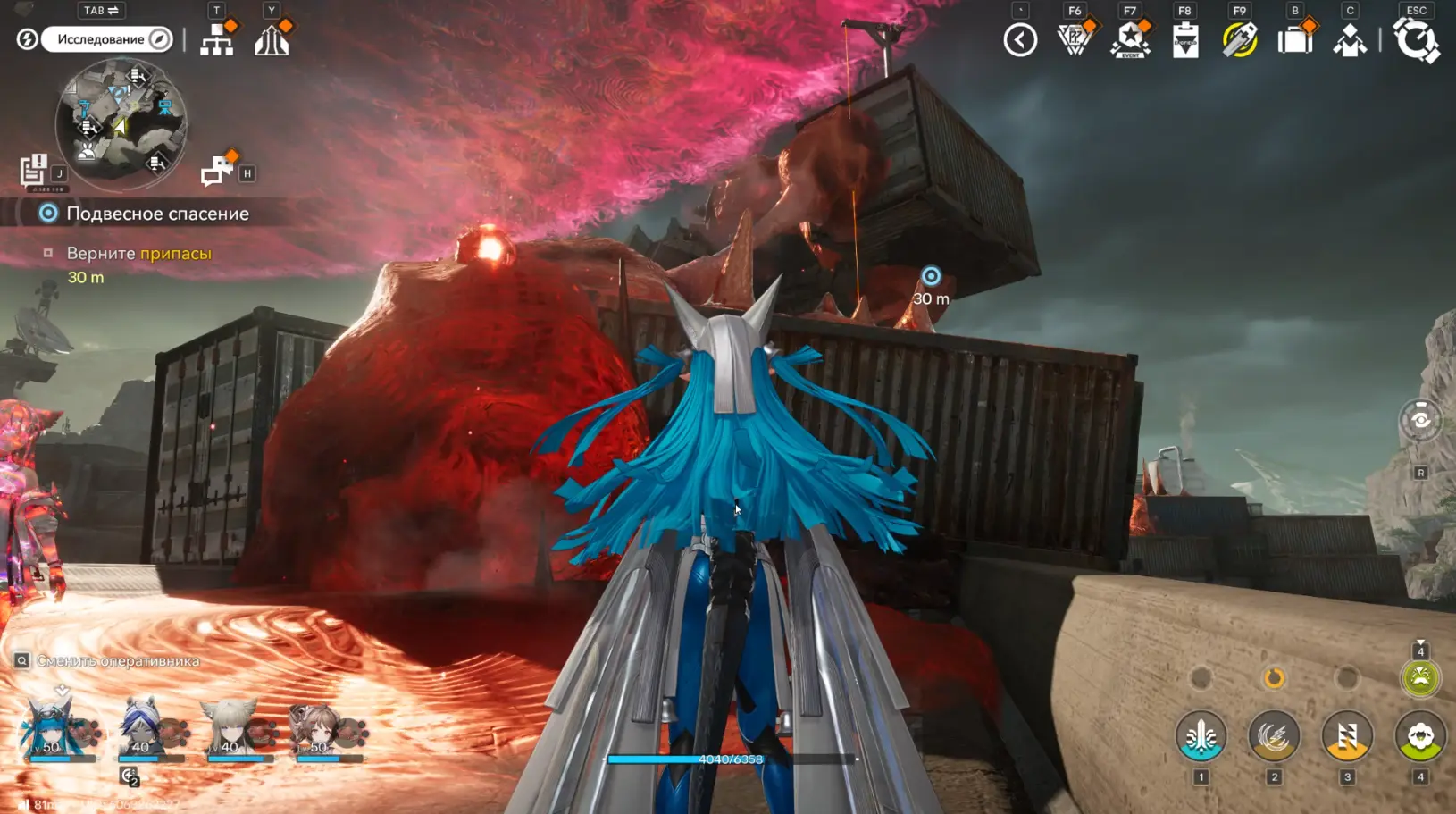Open the yellow circular gadget icon

point(1239,40)
